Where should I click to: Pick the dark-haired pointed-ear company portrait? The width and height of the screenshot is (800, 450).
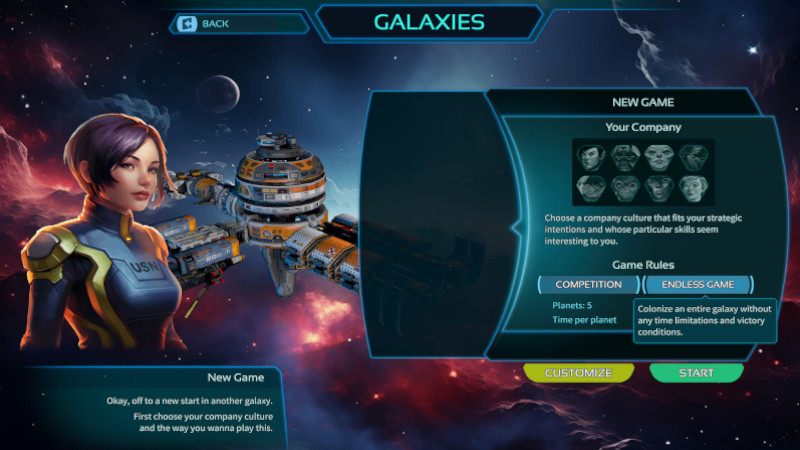point(591,156)
